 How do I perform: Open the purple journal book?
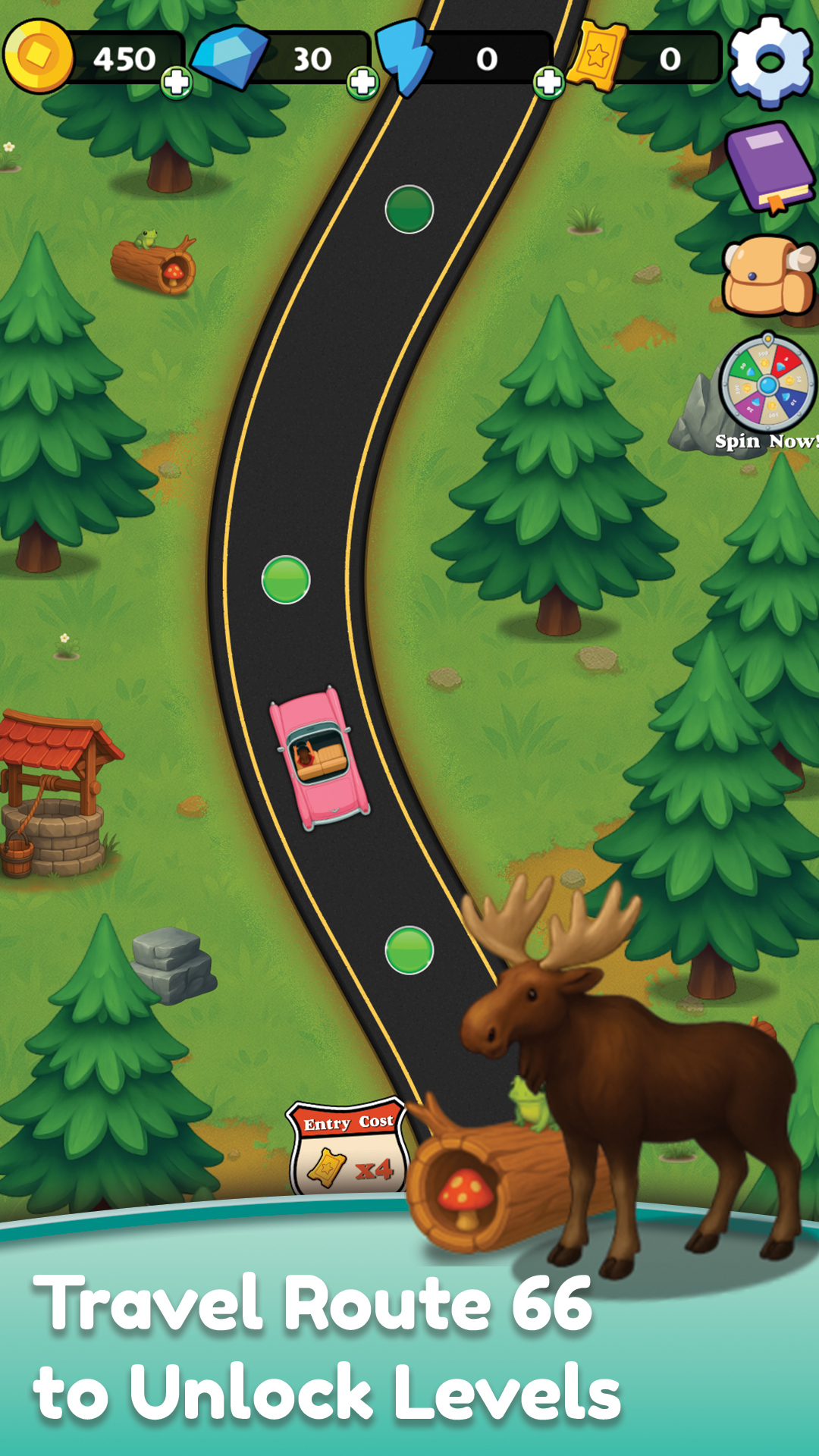768,167
